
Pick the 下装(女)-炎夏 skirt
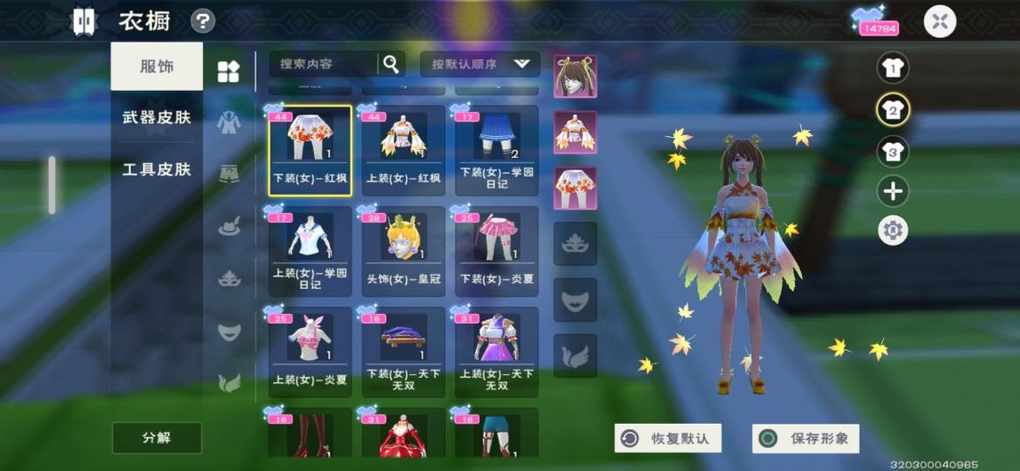496,249
